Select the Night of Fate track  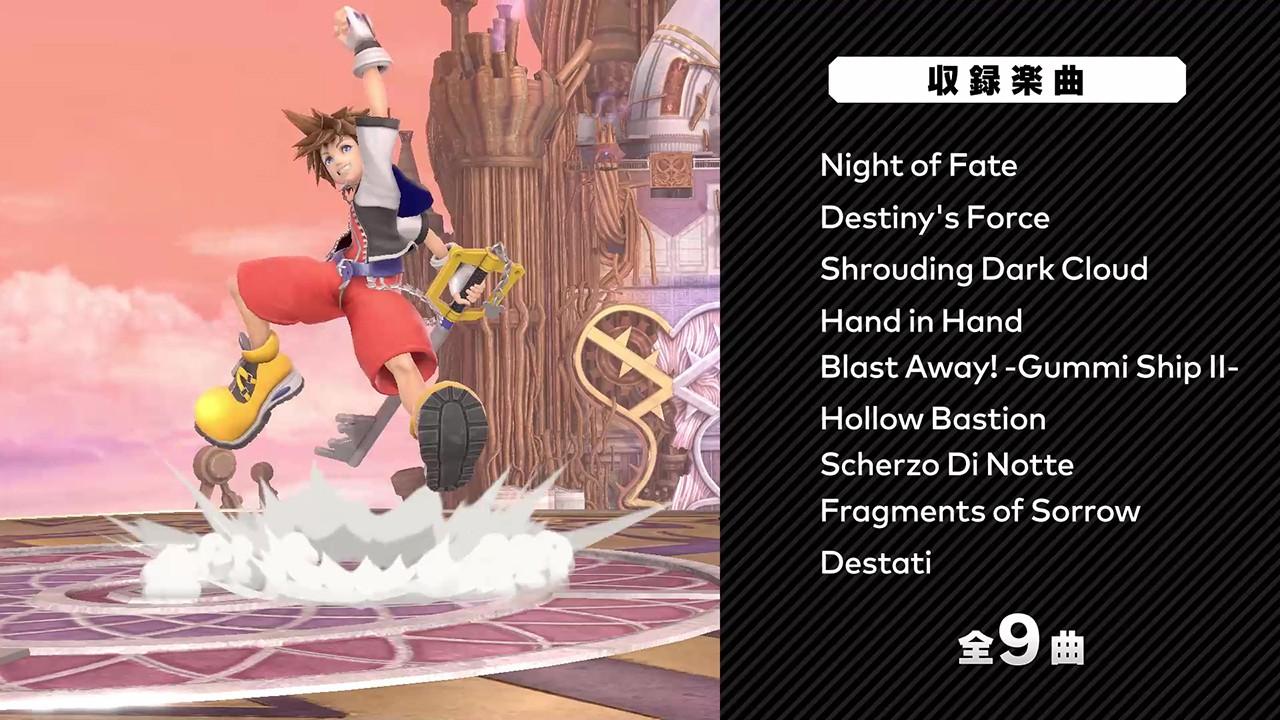(918, 166)
